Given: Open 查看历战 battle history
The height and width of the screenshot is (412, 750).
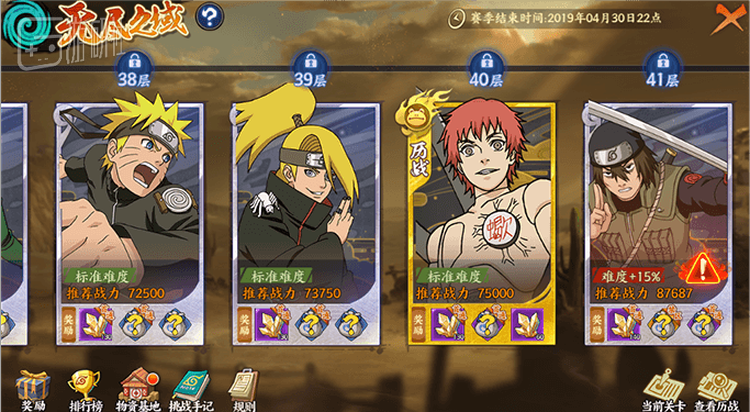Looking at the screenshot, I should (x=714, y=388).
